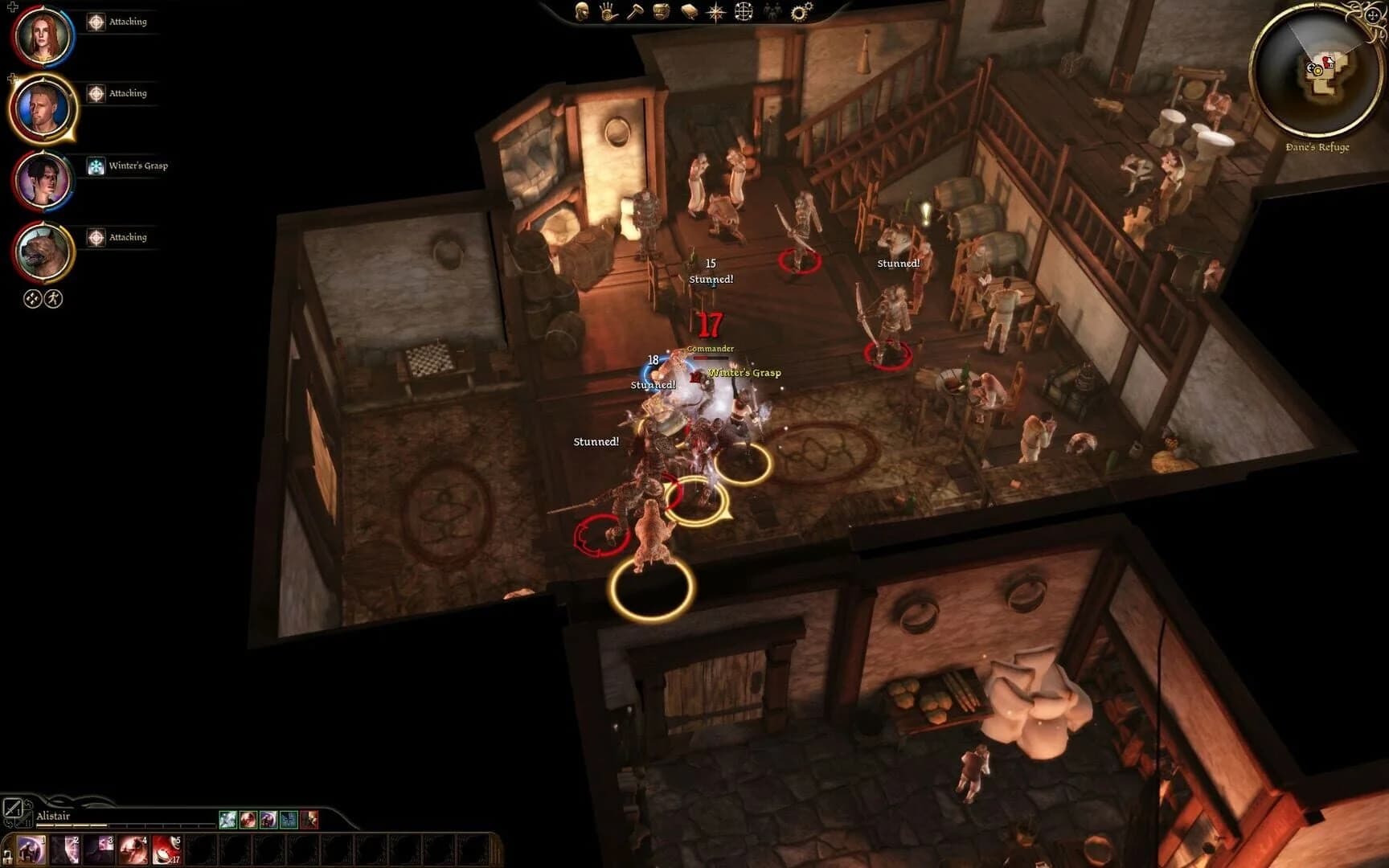Toggle Alistair's first sustained ability icon
This screenshot has height=868, width=1389.
coord(228,821)
